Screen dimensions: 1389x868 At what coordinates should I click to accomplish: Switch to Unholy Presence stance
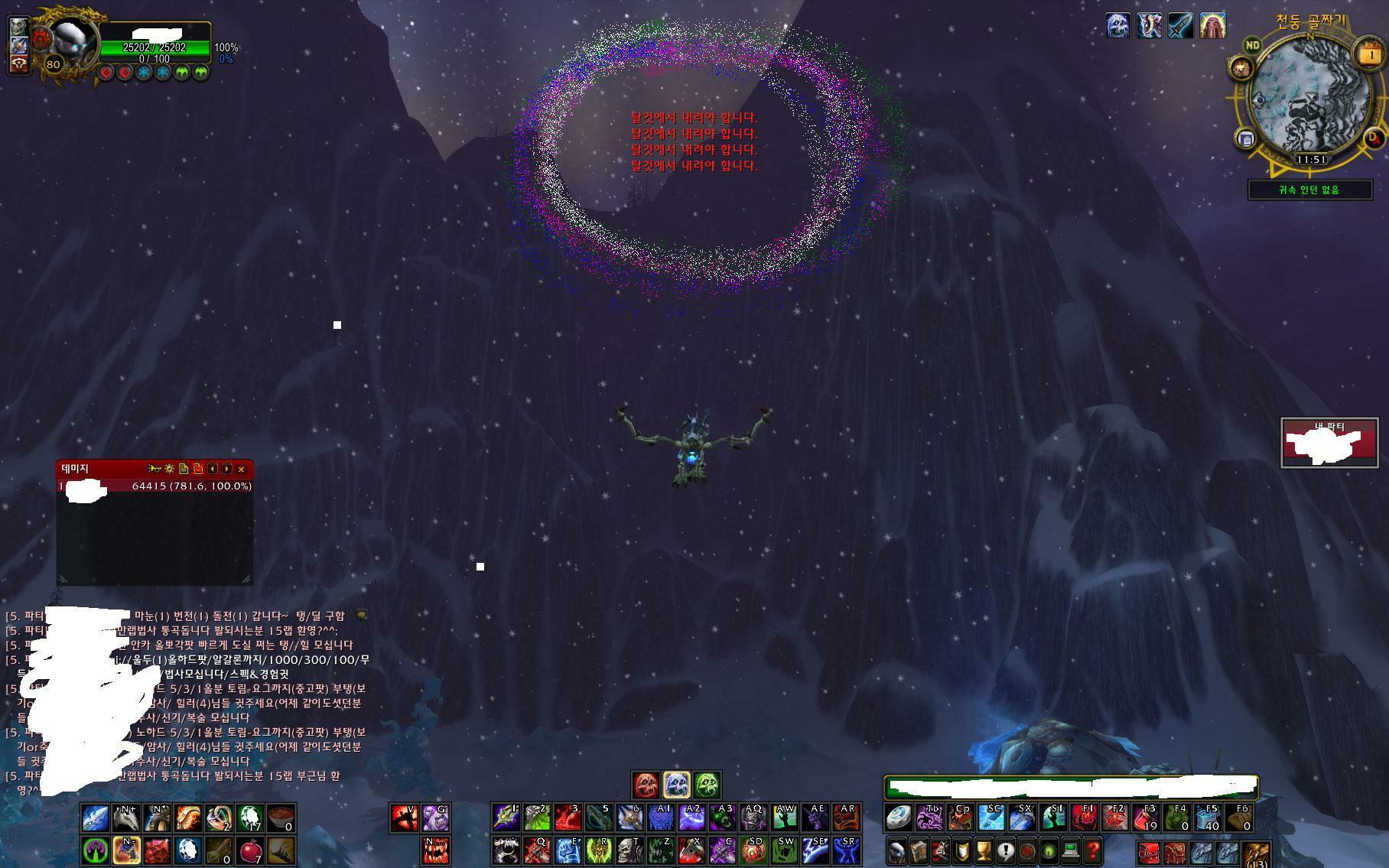[x=708, y=785]
